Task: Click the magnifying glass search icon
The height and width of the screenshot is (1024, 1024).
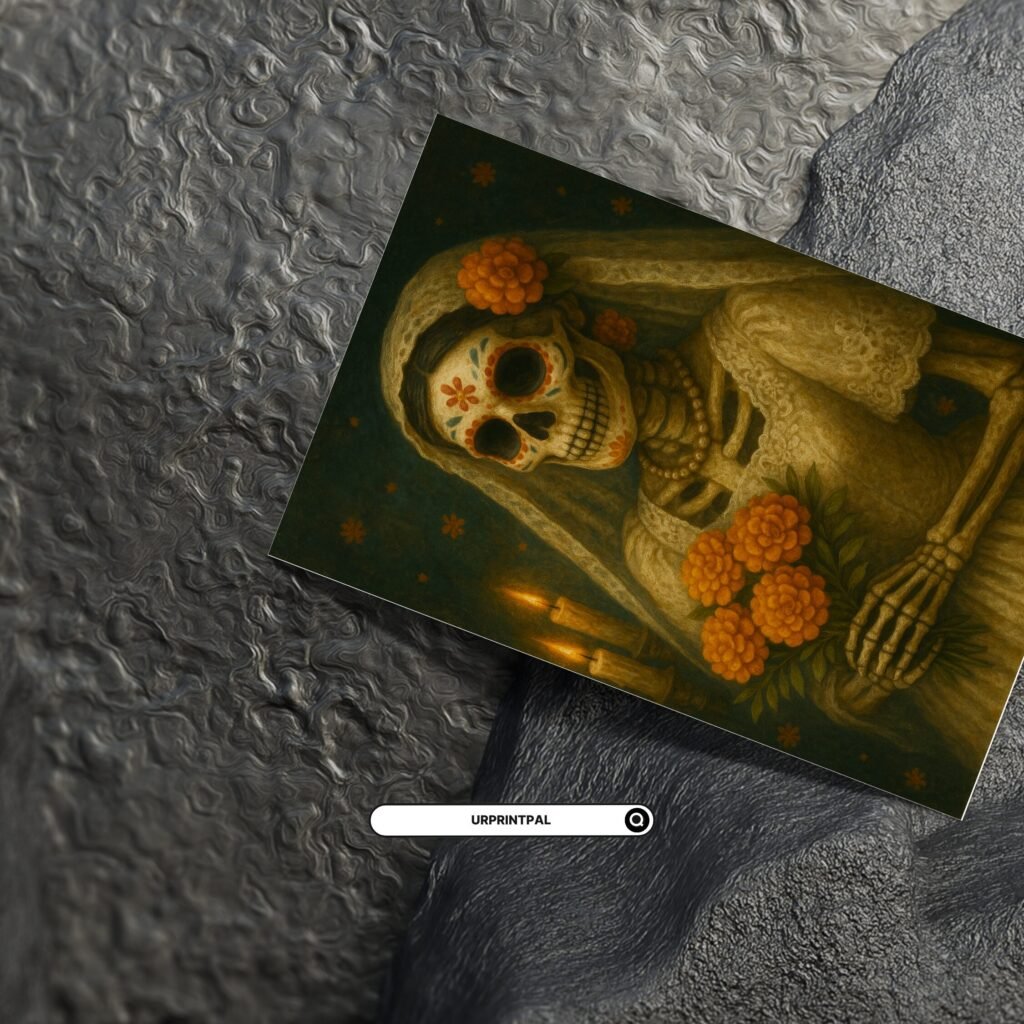Action: pyautogui.click(x=637, y=821)
